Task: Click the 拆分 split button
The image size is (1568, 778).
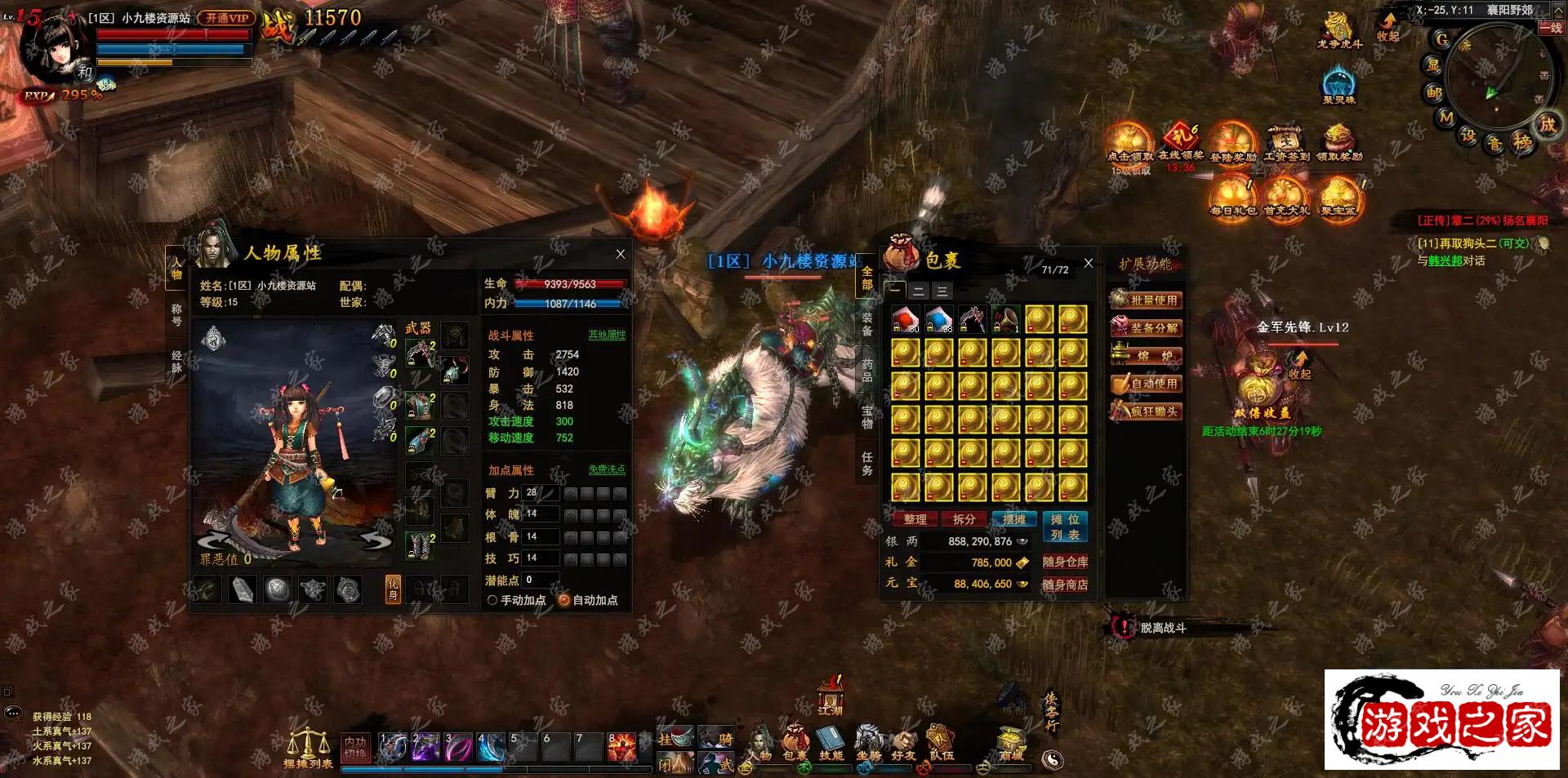Action: coord(964,519)
